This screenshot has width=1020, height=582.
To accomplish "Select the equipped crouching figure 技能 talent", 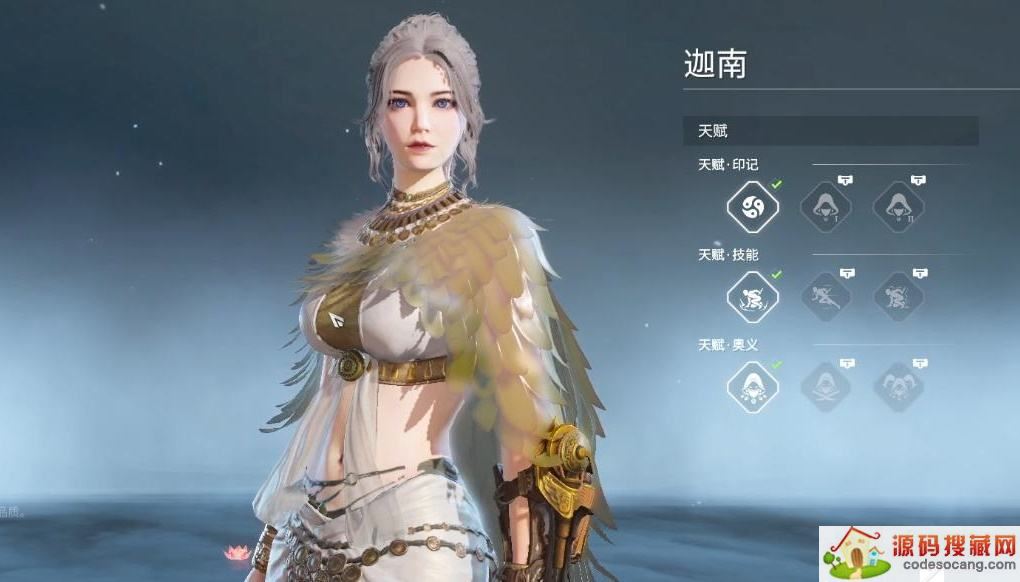I will (752, 297).
